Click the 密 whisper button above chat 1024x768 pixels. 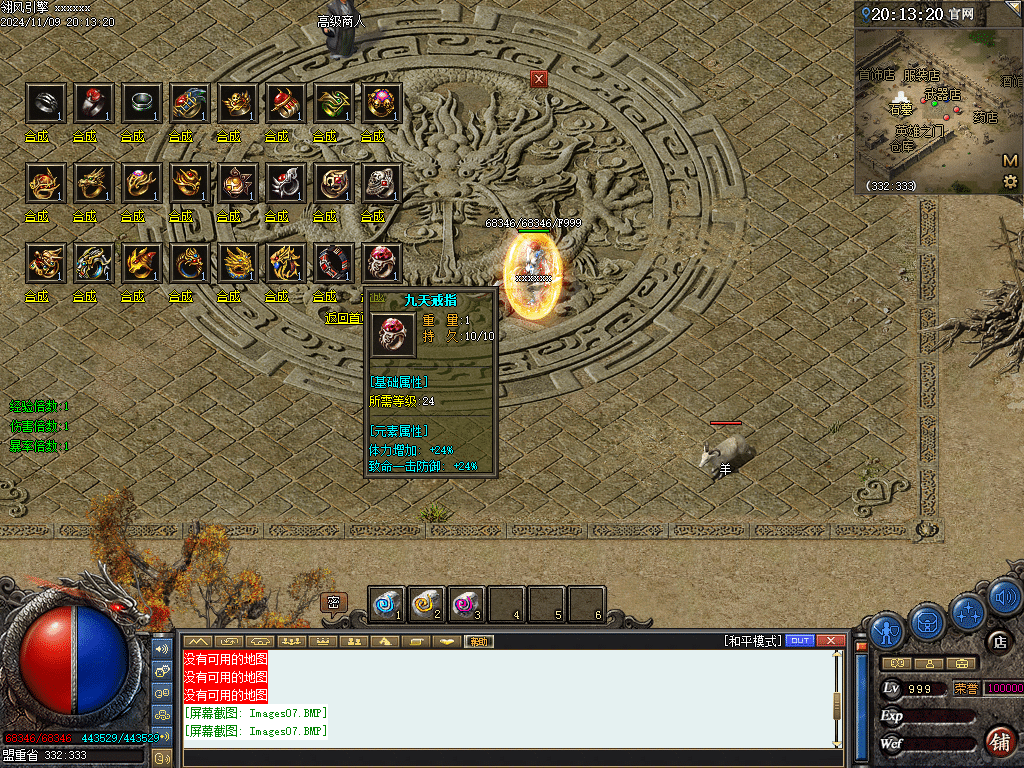tap(334, 602)
